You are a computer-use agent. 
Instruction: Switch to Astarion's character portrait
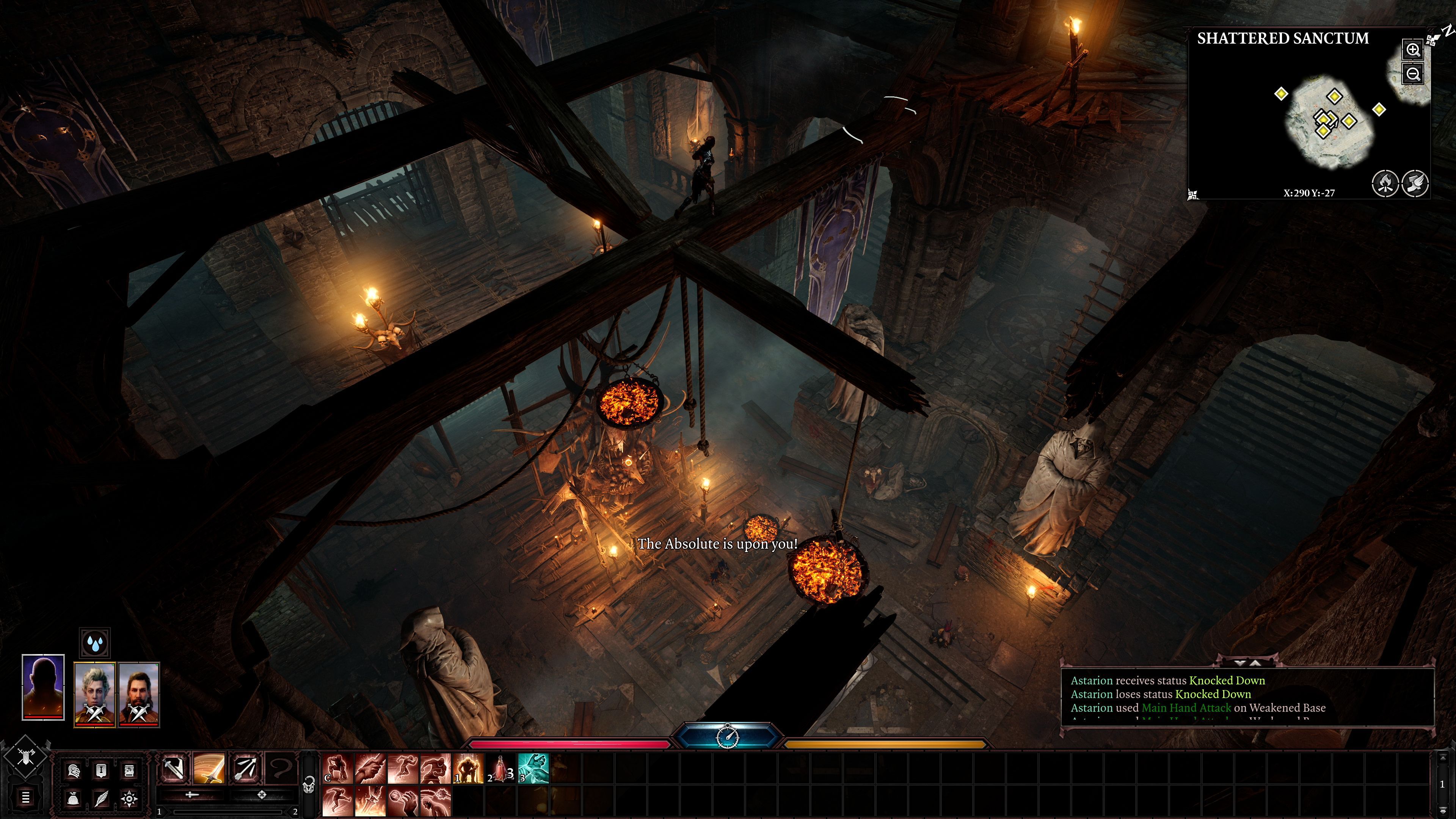(x=95, y=691)
